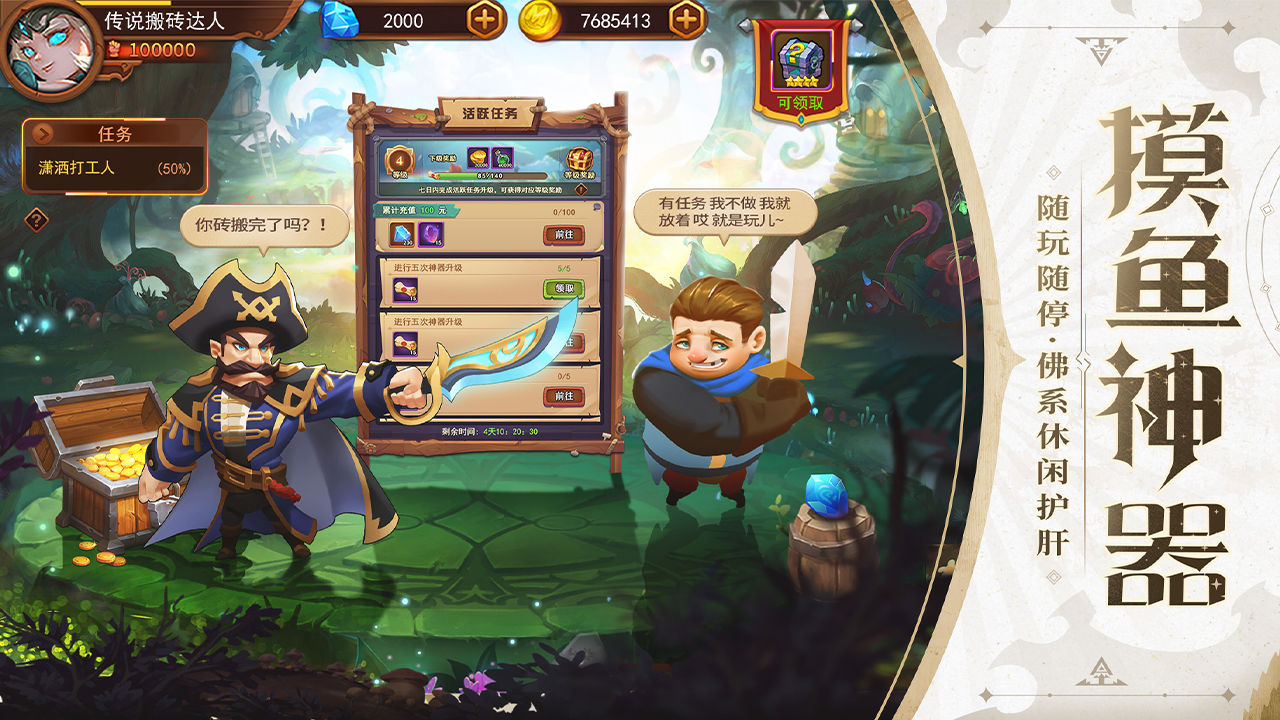View the green potion next-level reward
This screenshot has height=720, width=1280.
pyautogui.click(x=502, y=158)
